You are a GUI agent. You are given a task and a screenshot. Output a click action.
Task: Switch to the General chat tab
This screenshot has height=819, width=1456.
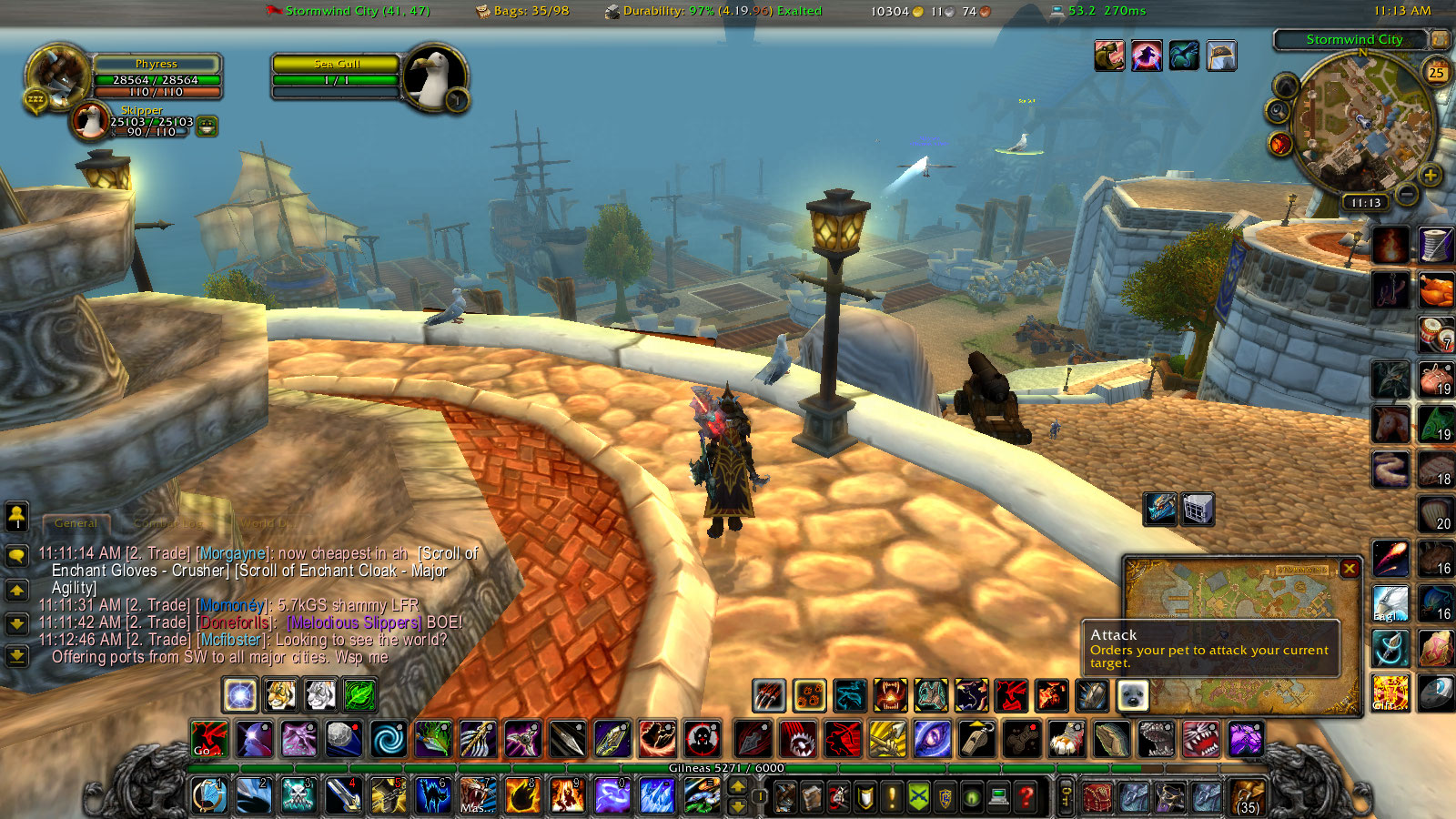[x=76, y=523]
